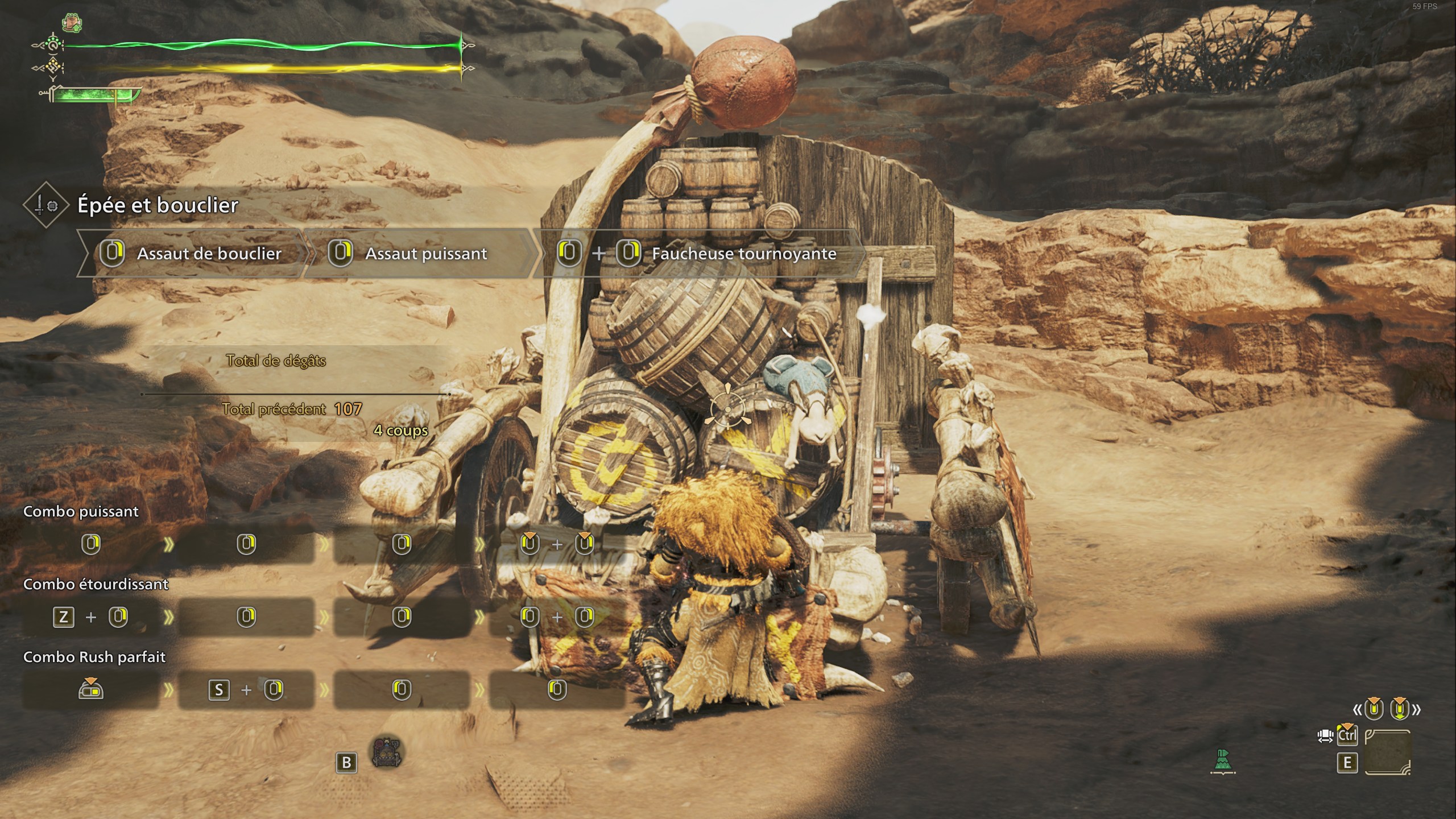Select the Combo étourdissant entry
The height and width of the screenshot is (819, 1456).
[x=96, y=584]
